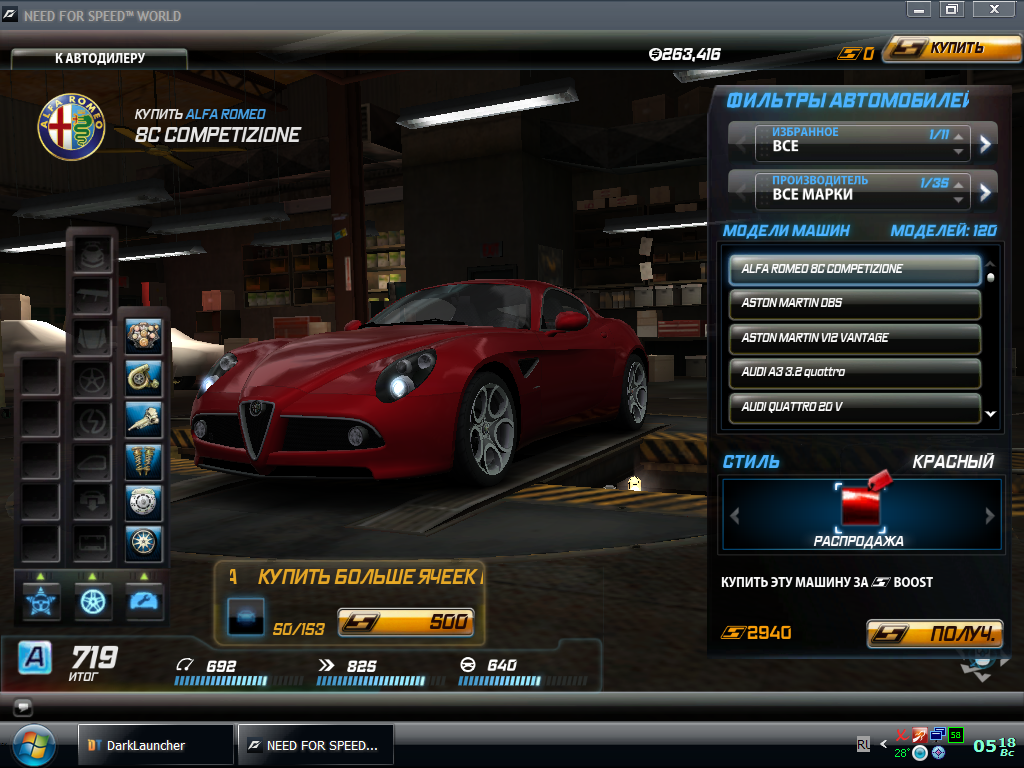Buy more car slots for 500
Image resolution: width=1024 pixels, height=768 pixels.
click(405, 623)
